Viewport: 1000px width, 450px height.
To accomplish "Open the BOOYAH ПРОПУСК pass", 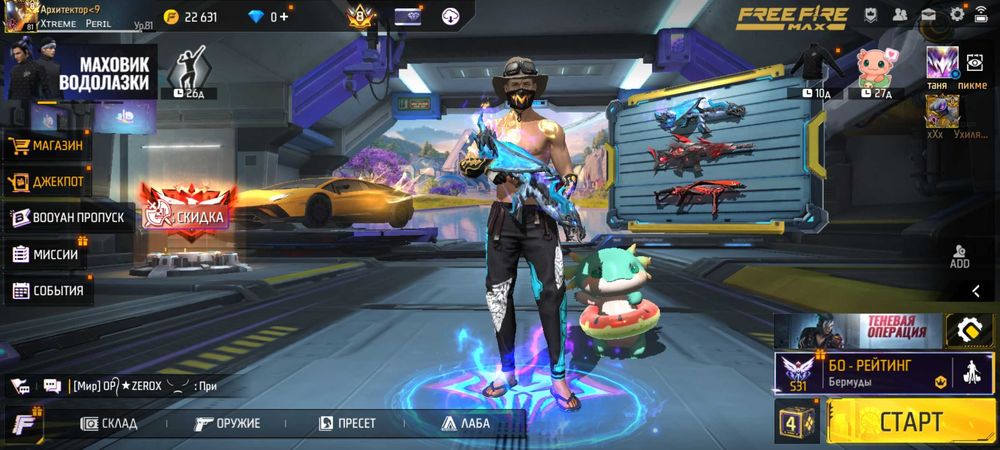I will point(70,217).
